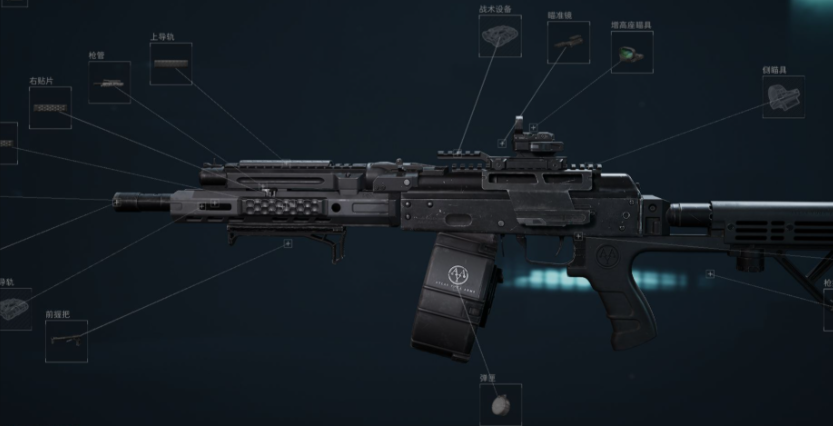
Task: Open the 瞄准镜 scope attachment slot
Action: [568, 42]
